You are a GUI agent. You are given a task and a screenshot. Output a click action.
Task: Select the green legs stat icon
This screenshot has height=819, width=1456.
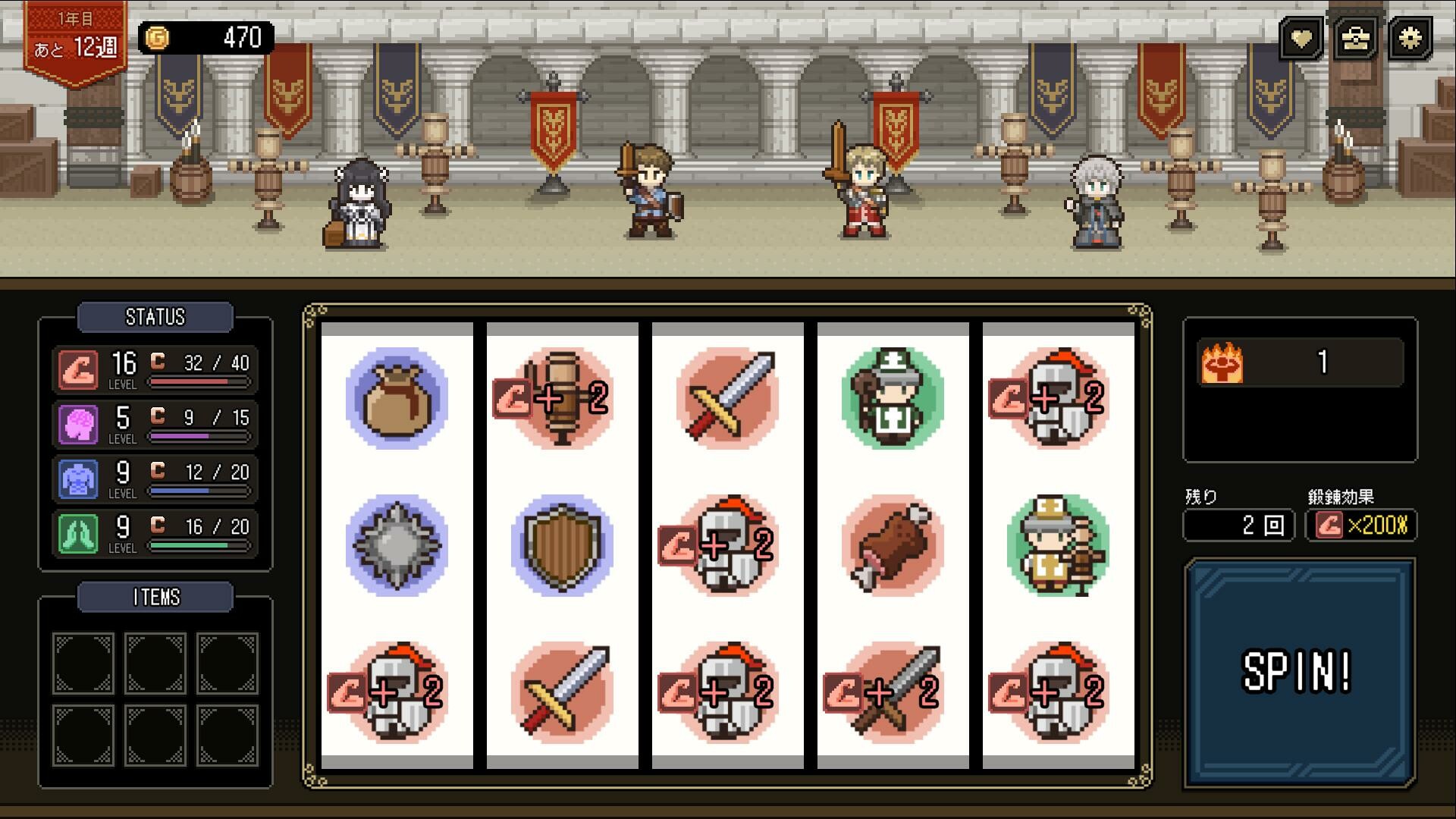[x=78, y=533]
